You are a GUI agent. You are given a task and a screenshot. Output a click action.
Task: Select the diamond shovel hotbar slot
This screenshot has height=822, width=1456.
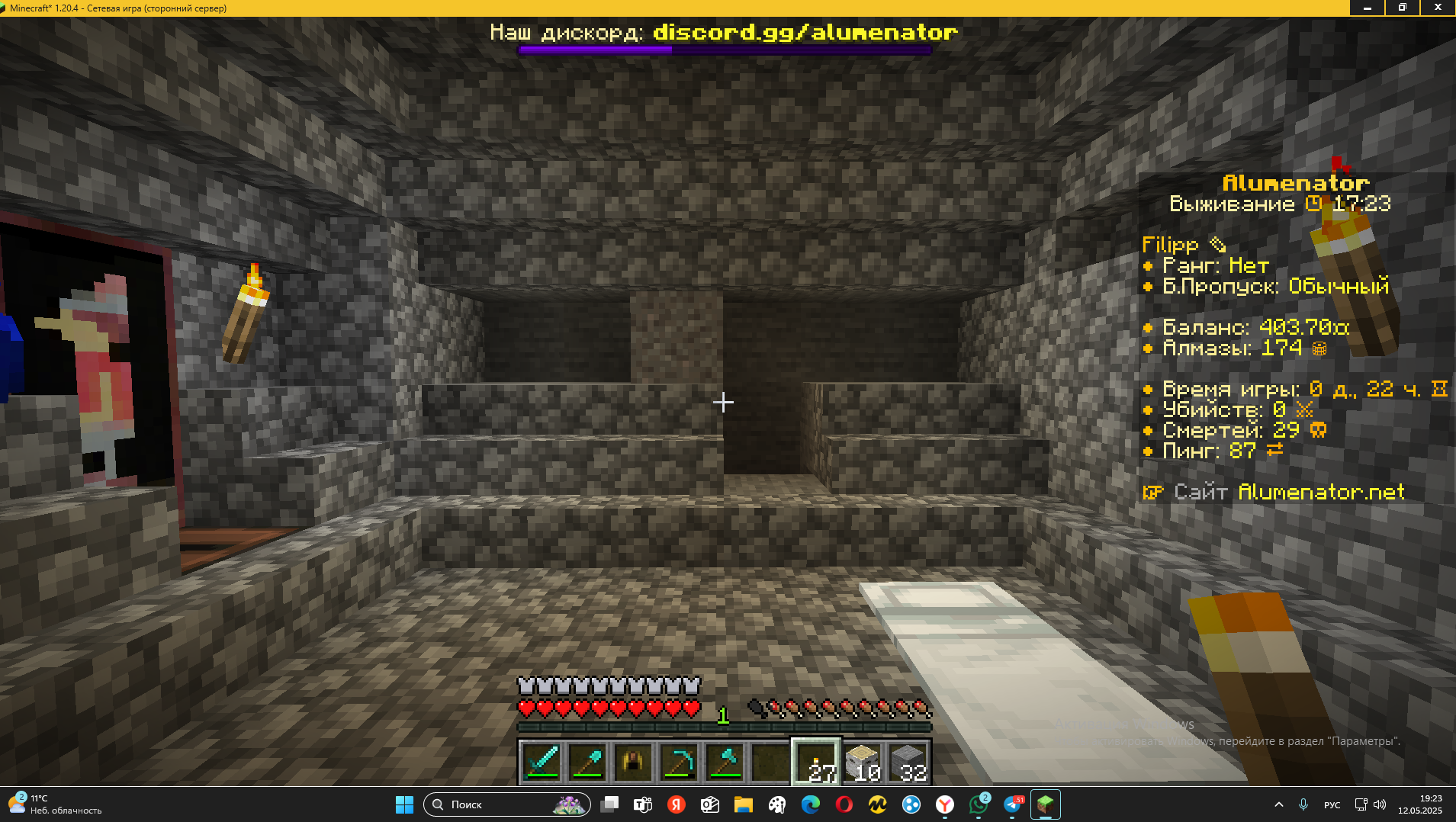click(587, 761)
